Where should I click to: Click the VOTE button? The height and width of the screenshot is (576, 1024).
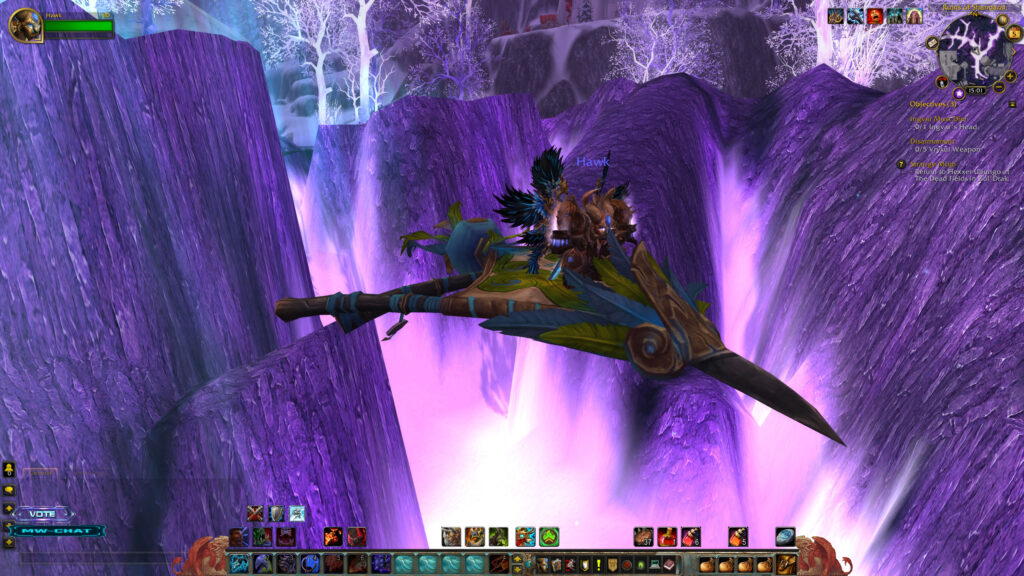[43, 513]
